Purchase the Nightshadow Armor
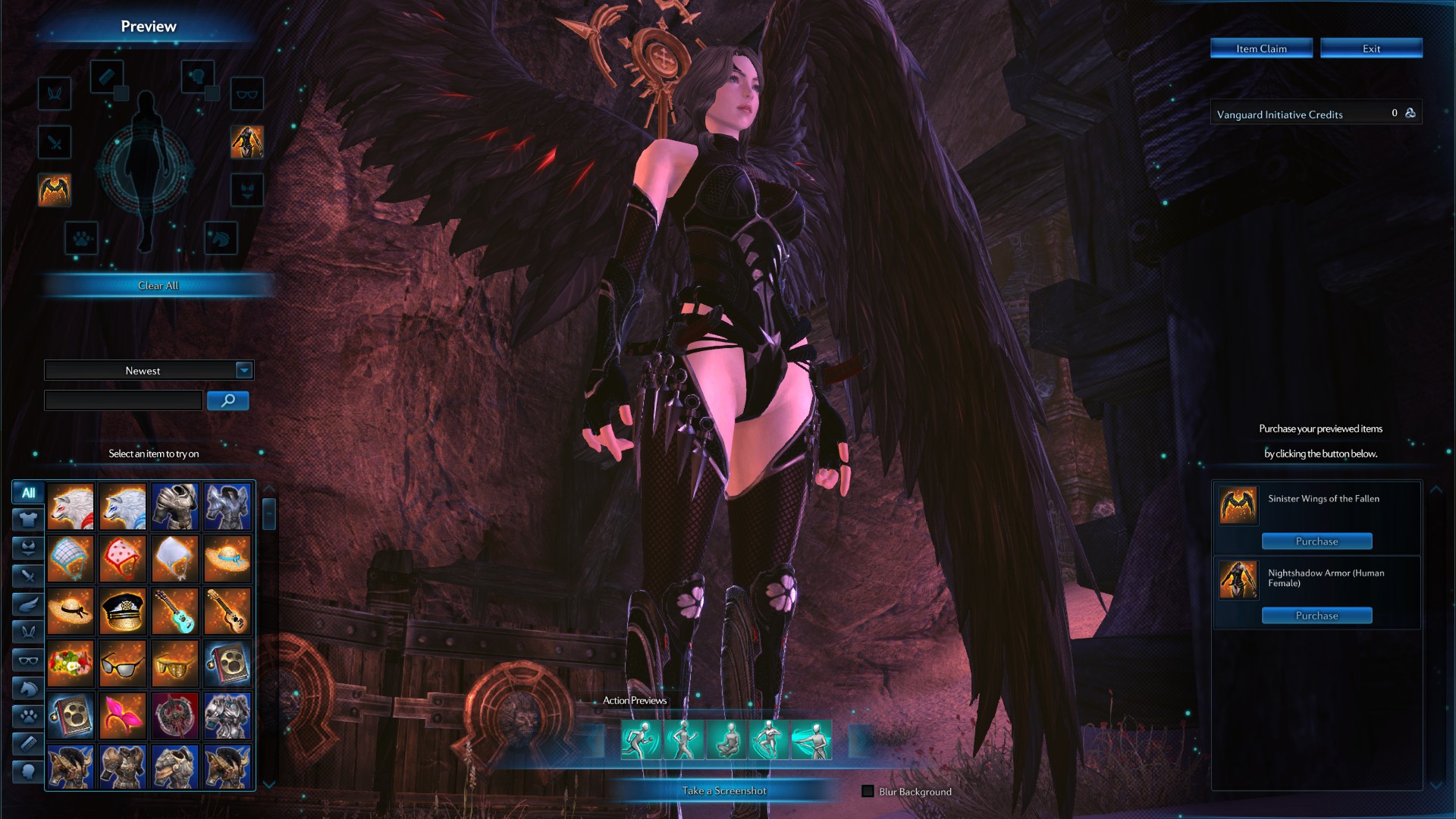This screenshot has height=819, width=1456. point(1316,616)
